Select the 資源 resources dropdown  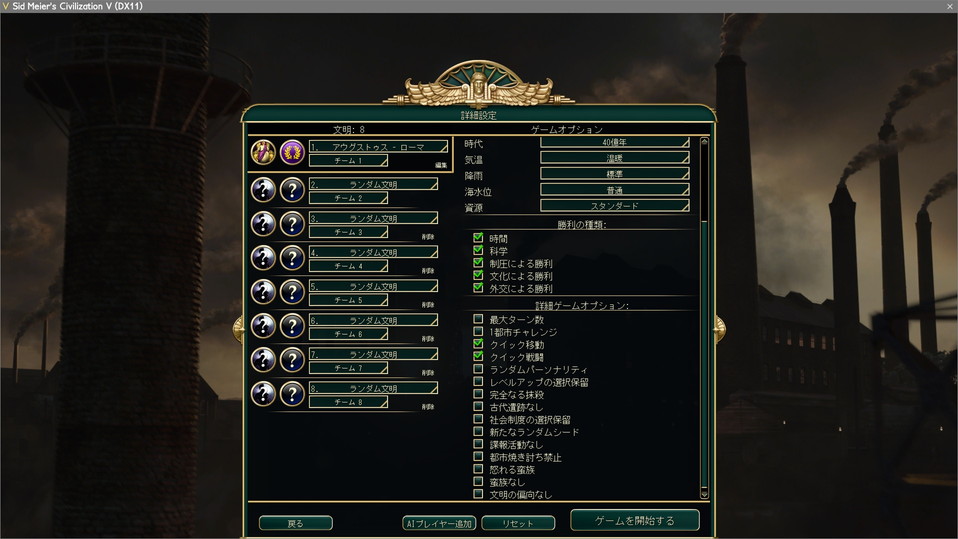coord(614,206)
